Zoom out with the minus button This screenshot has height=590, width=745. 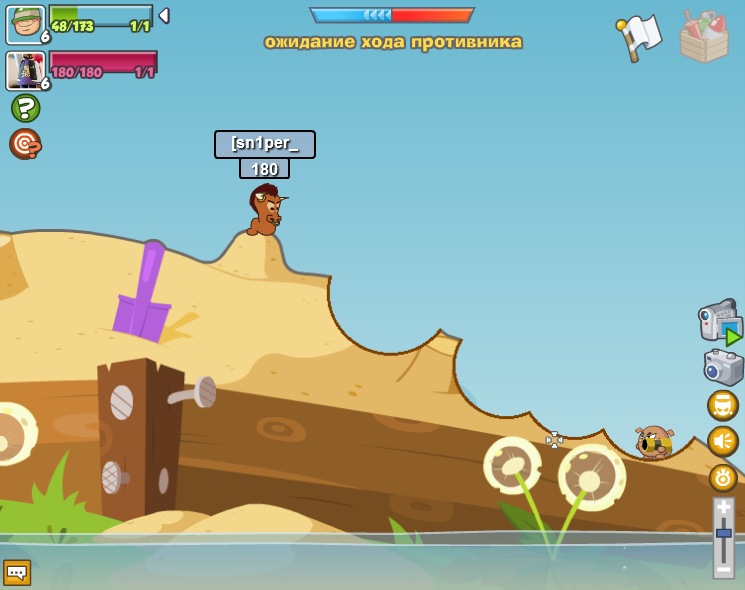click(x=724, y=569)
